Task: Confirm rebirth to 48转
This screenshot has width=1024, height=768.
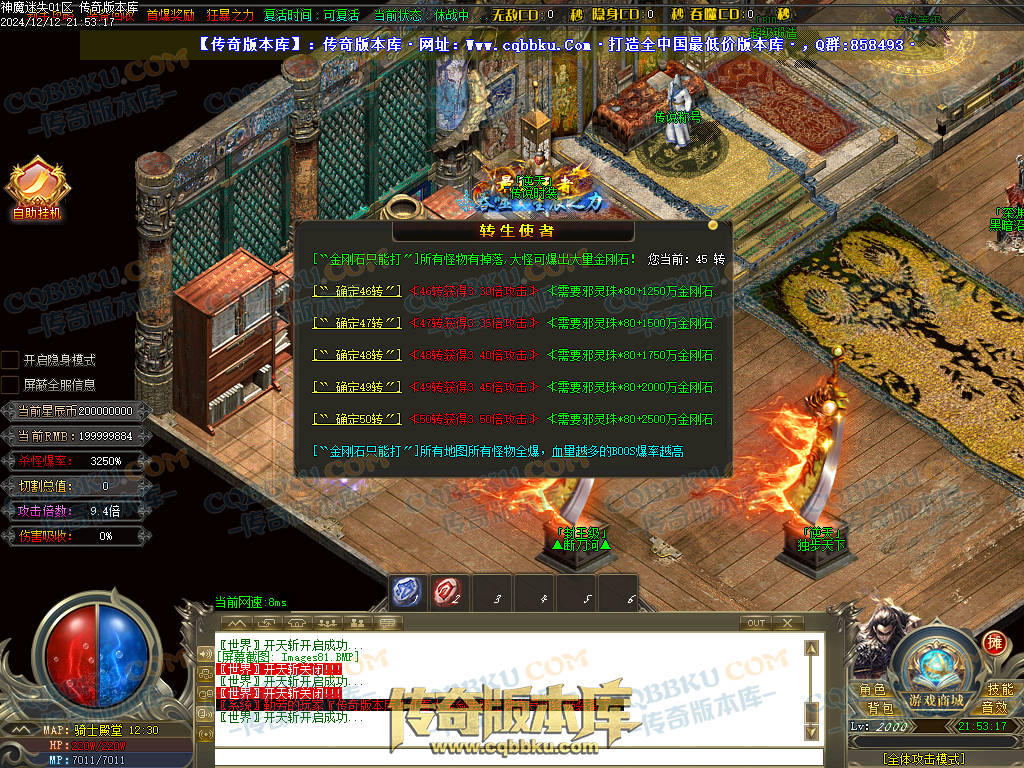Action: [x=357, y=355]
